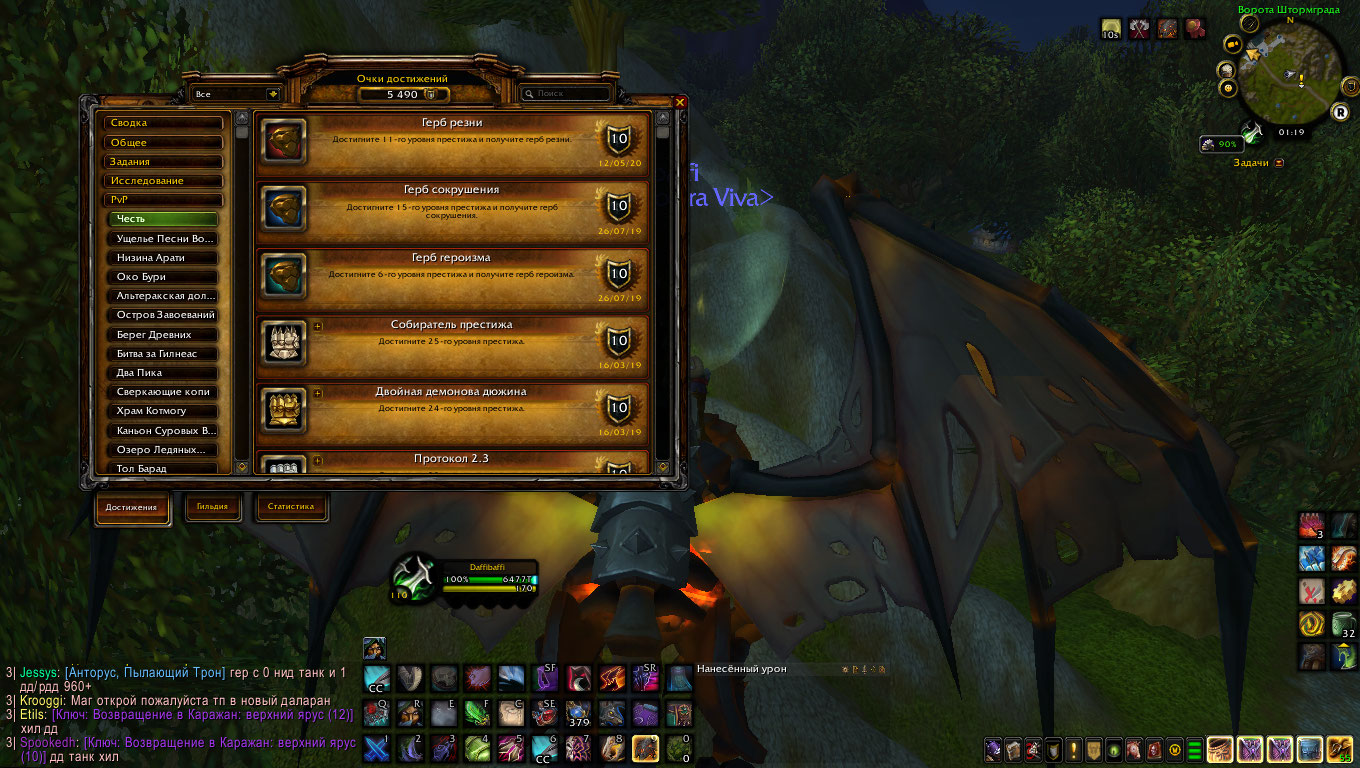
Task: Select the Герб героизма achievement
Action: (452, 276)
